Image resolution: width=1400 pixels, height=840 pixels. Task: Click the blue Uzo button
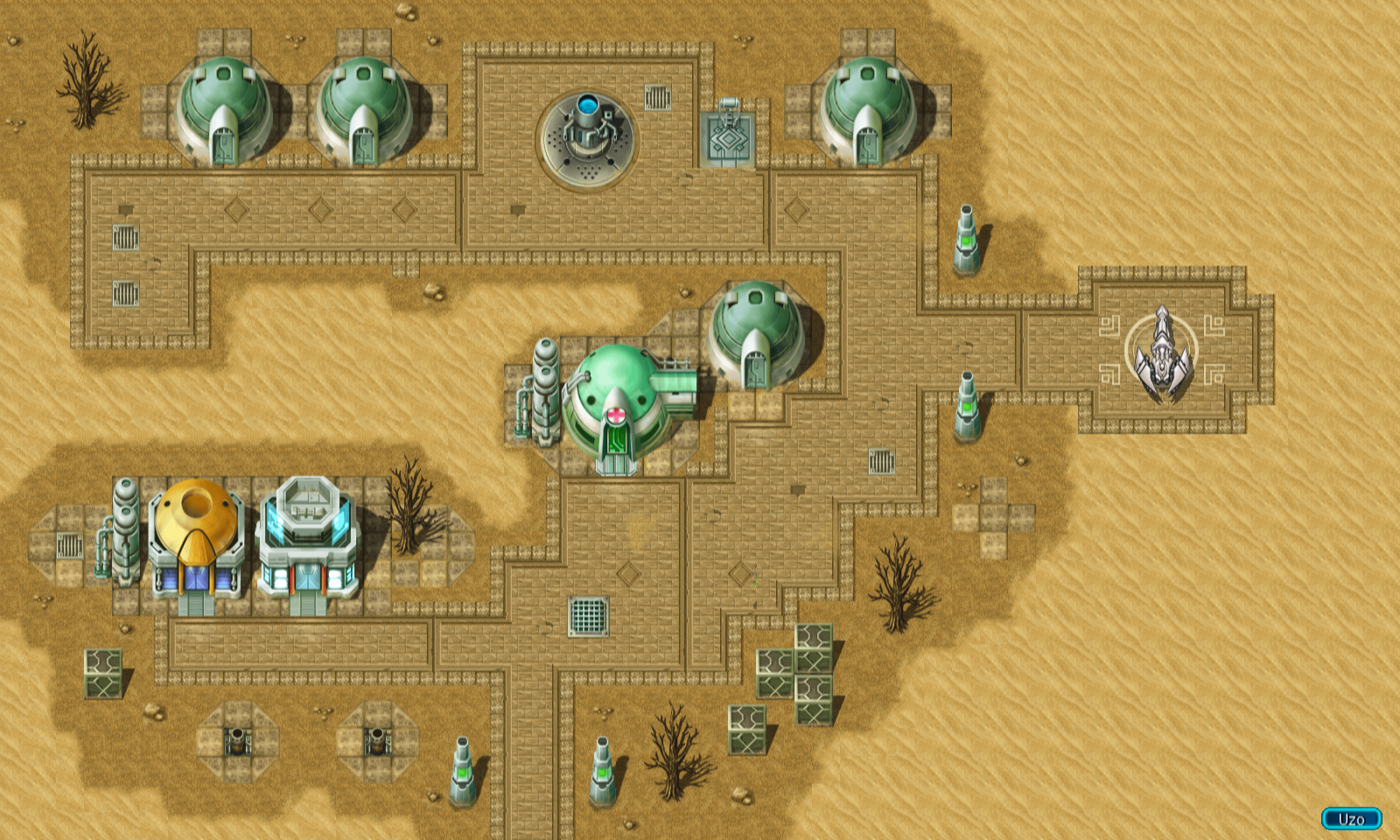click(x=1351, y=819)
